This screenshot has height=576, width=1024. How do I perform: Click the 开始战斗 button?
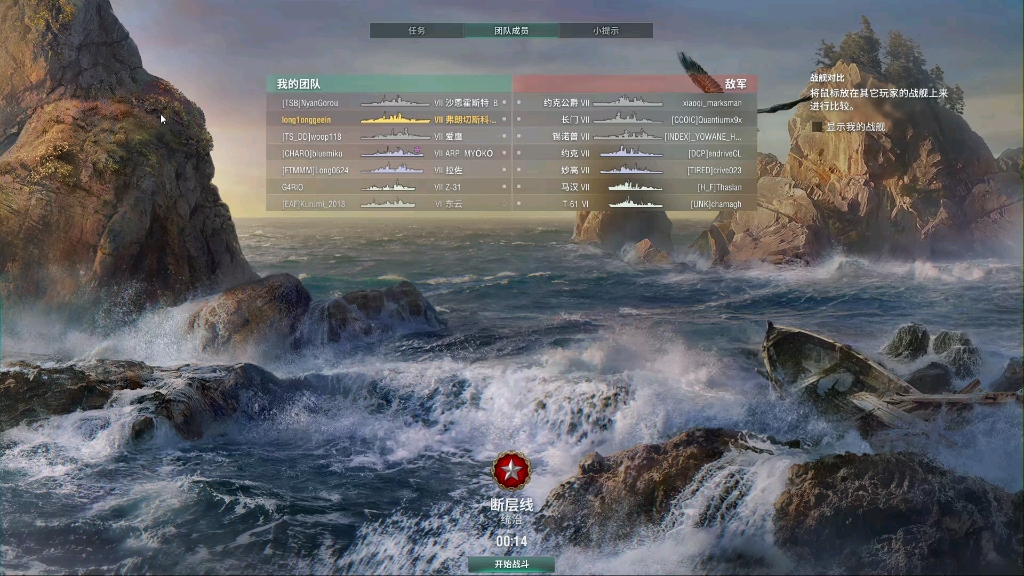(x=511, y=564)
